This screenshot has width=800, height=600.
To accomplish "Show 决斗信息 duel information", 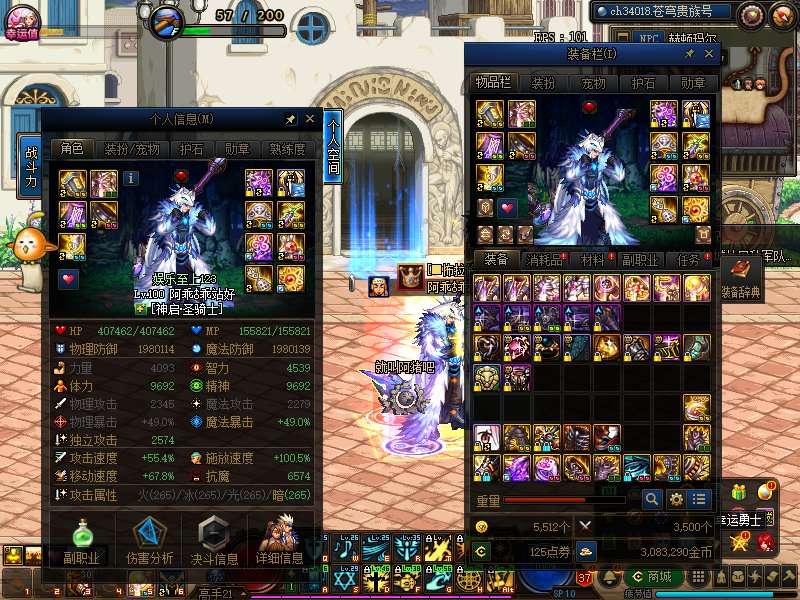I will click(x=213, y=540).
